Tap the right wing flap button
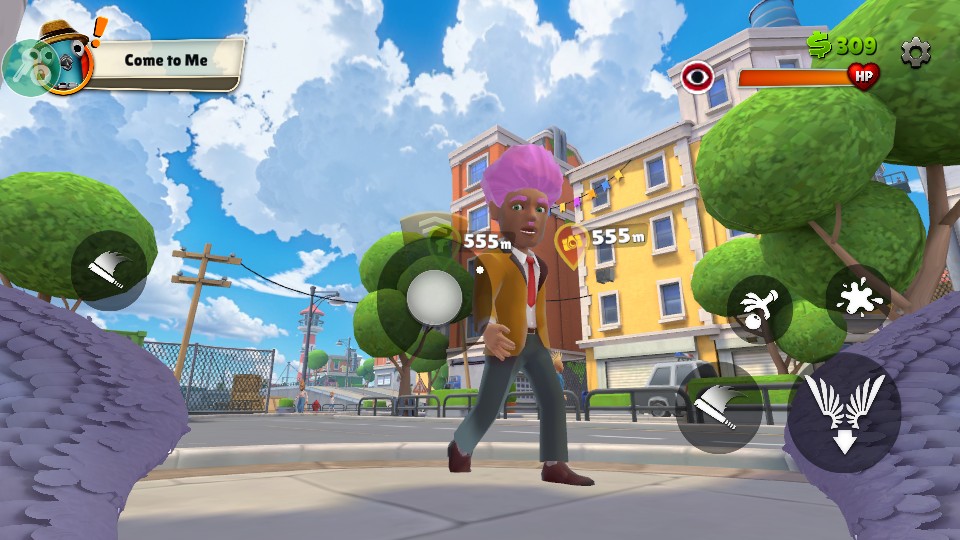Screen dimensions: 960x540 (719, 407)
